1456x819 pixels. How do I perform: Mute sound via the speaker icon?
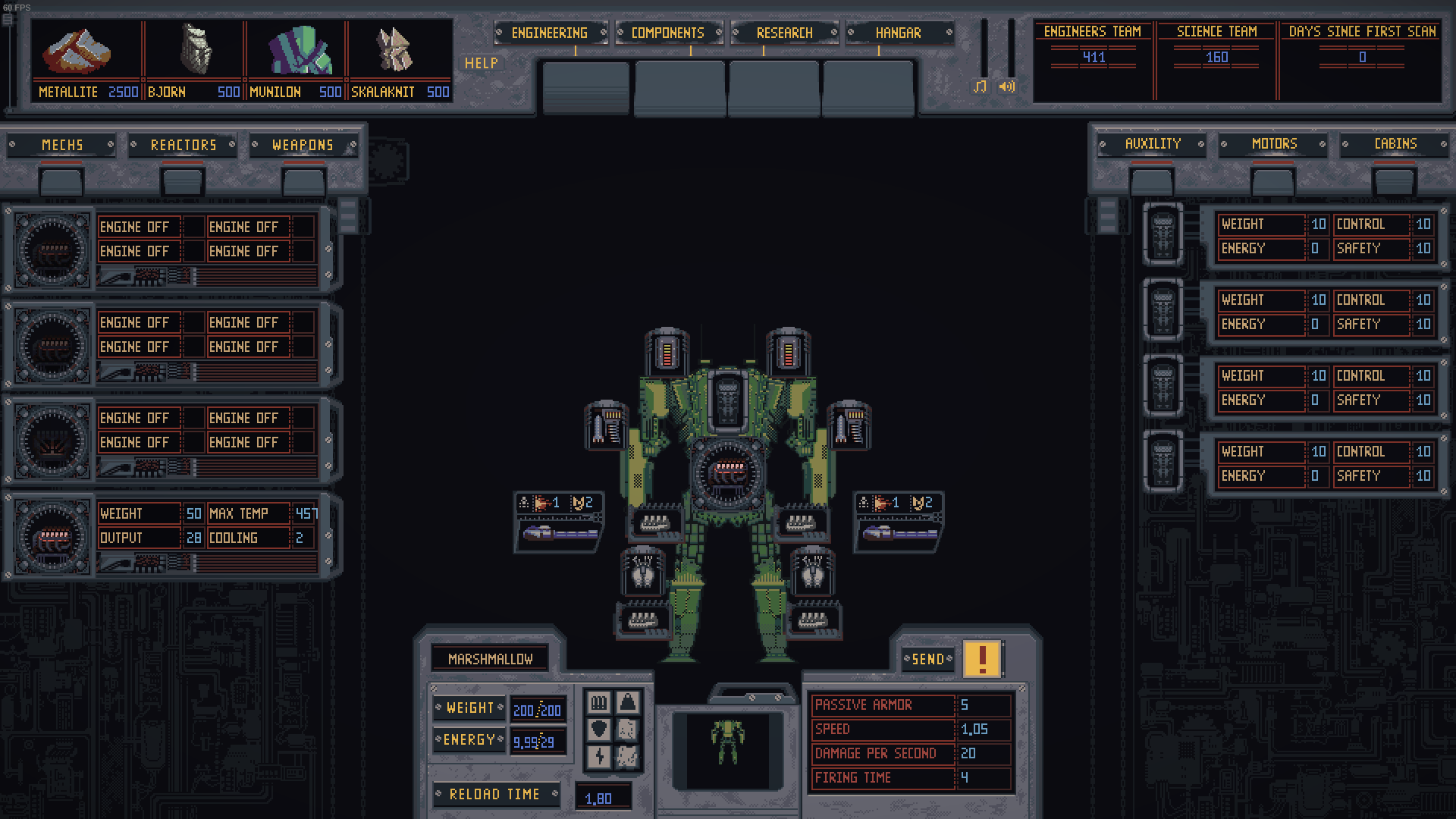[1006, 86]
